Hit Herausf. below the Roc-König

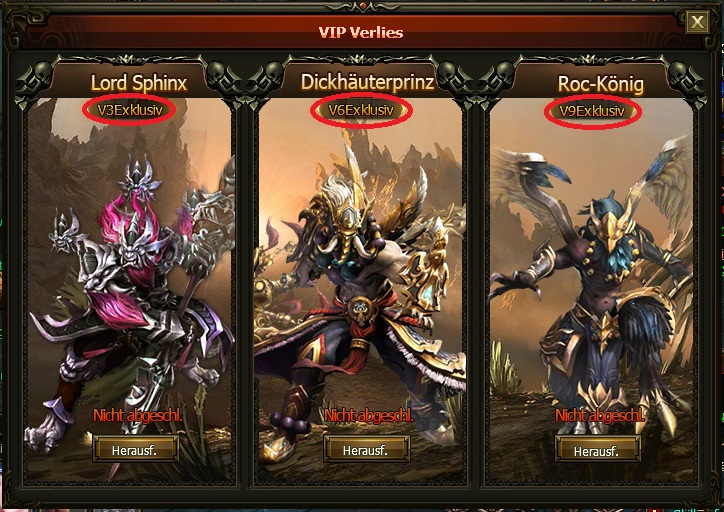pyautogui.click(x=596, y=450)
